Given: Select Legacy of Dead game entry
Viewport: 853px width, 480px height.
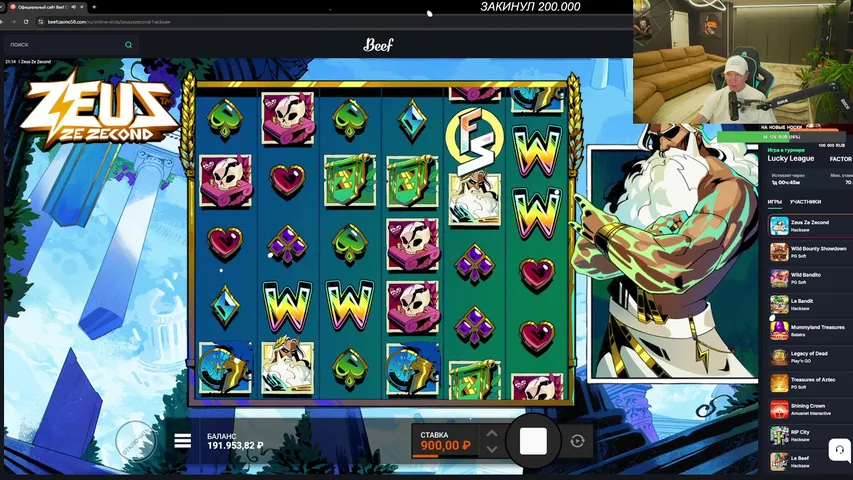Looking at the screenshot, I should [x=808, y=357].
